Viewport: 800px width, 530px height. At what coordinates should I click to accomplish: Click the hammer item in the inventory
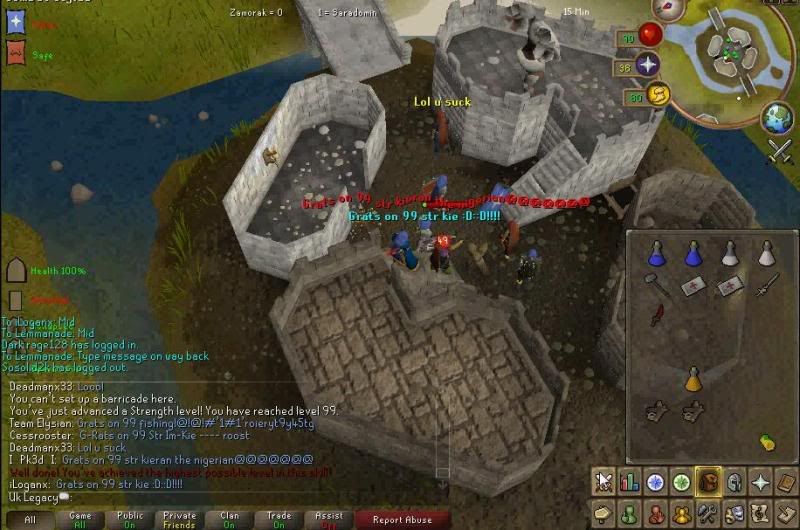click(656, 286)
